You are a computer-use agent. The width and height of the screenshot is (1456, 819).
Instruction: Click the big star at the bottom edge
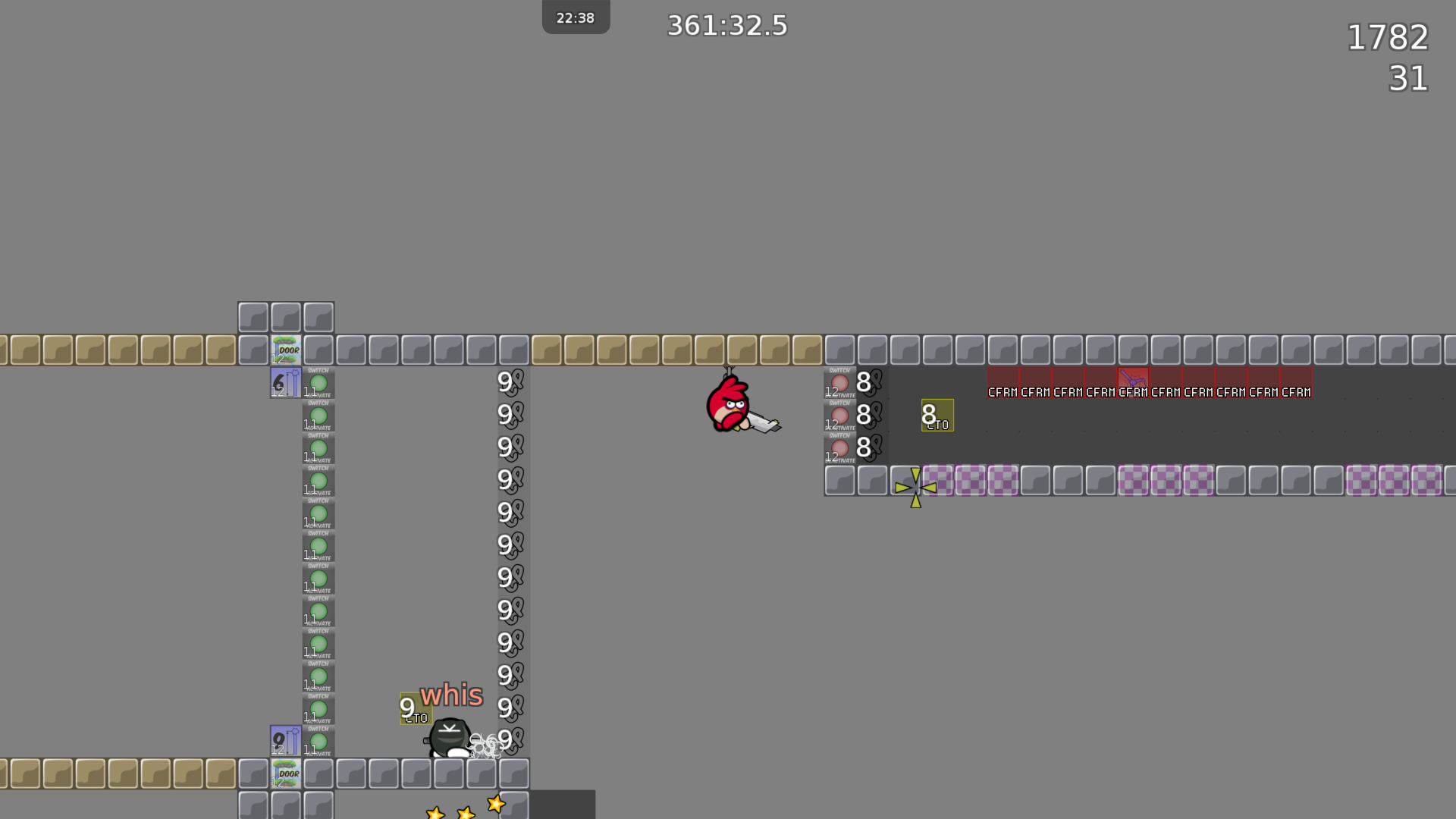(494, 805)
